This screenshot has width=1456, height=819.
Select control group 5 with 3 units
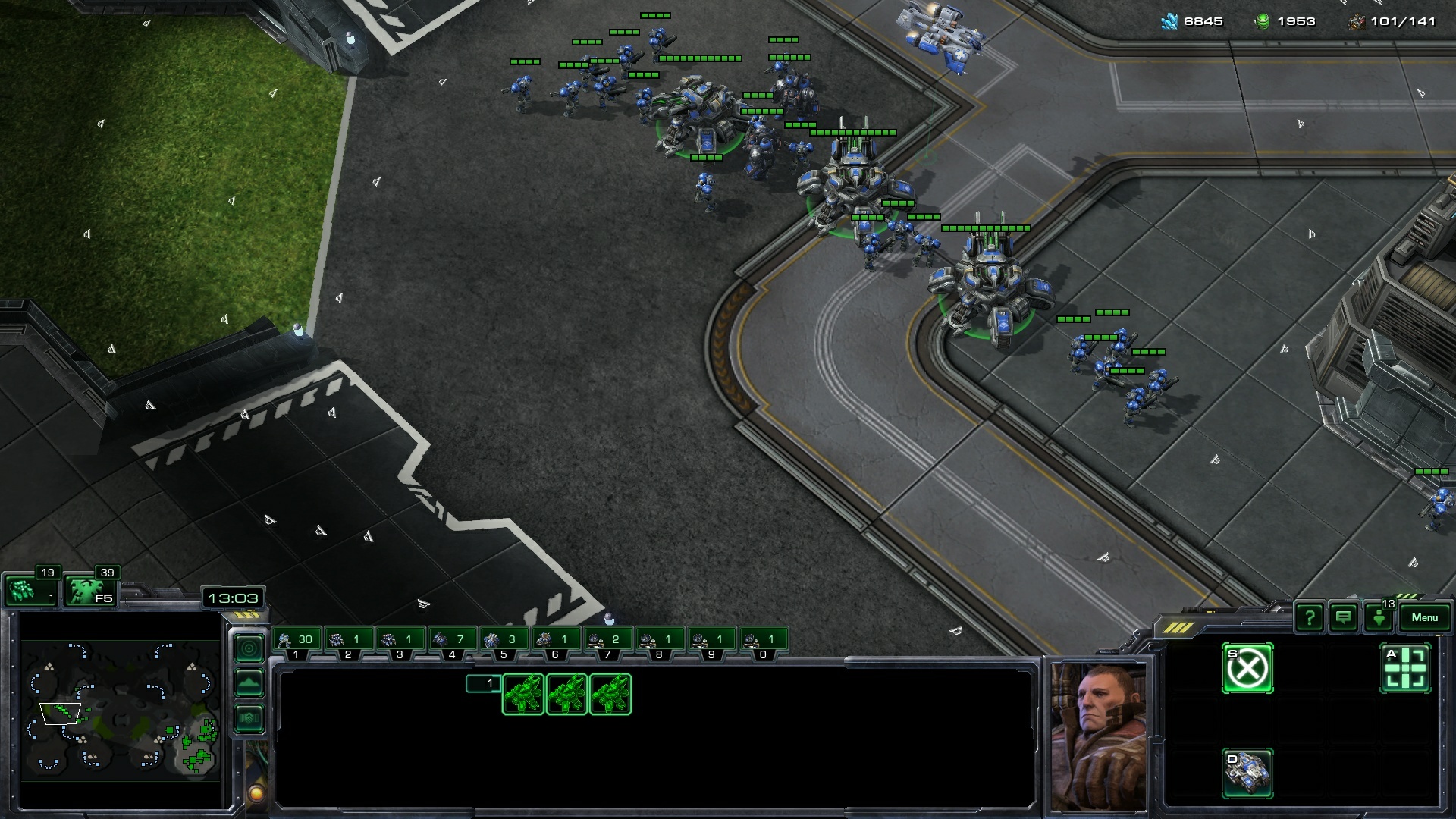(504, 642)
